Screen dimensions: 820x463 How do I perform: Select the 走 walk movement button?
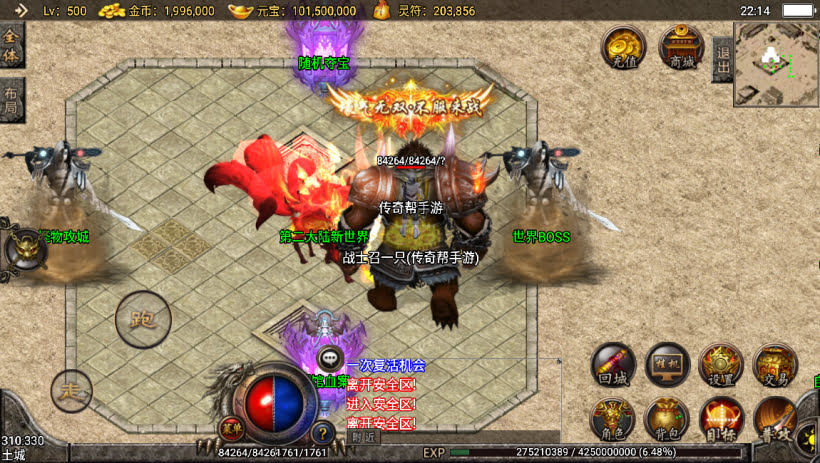click(x=71, y=390)
